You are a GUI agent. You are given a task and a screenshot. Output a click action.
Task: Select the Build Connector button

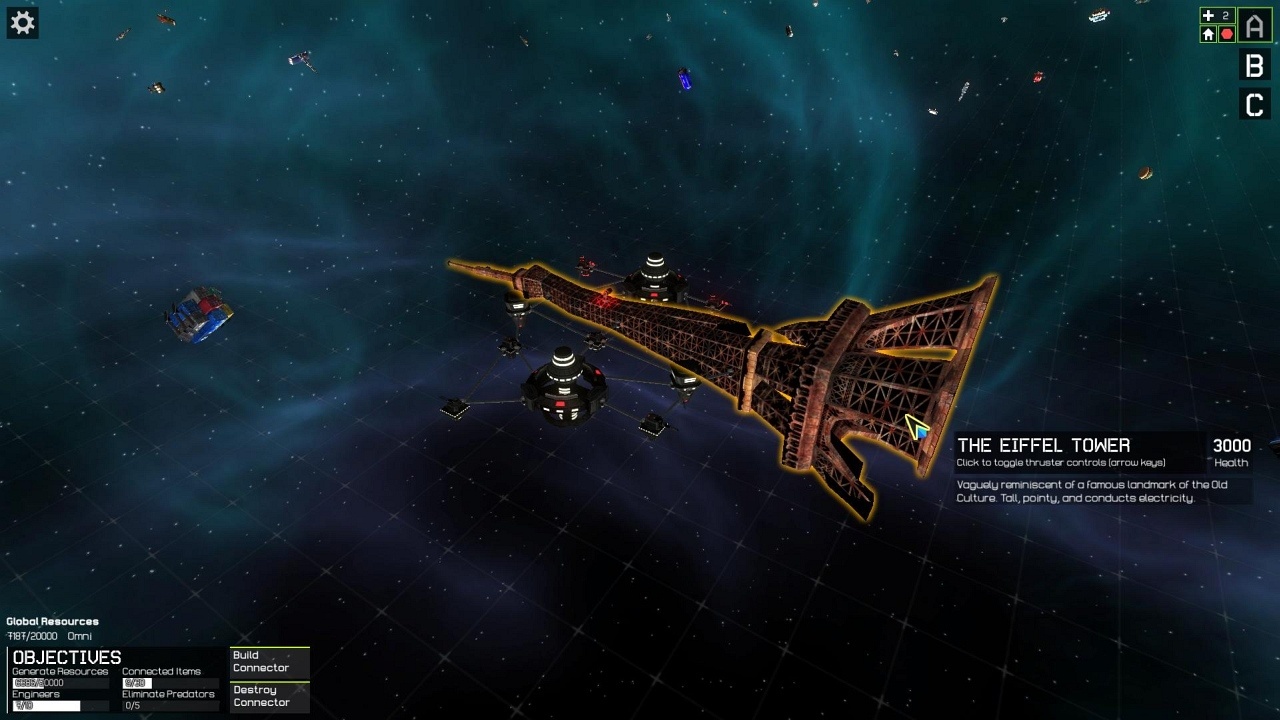tap(269, 662)
